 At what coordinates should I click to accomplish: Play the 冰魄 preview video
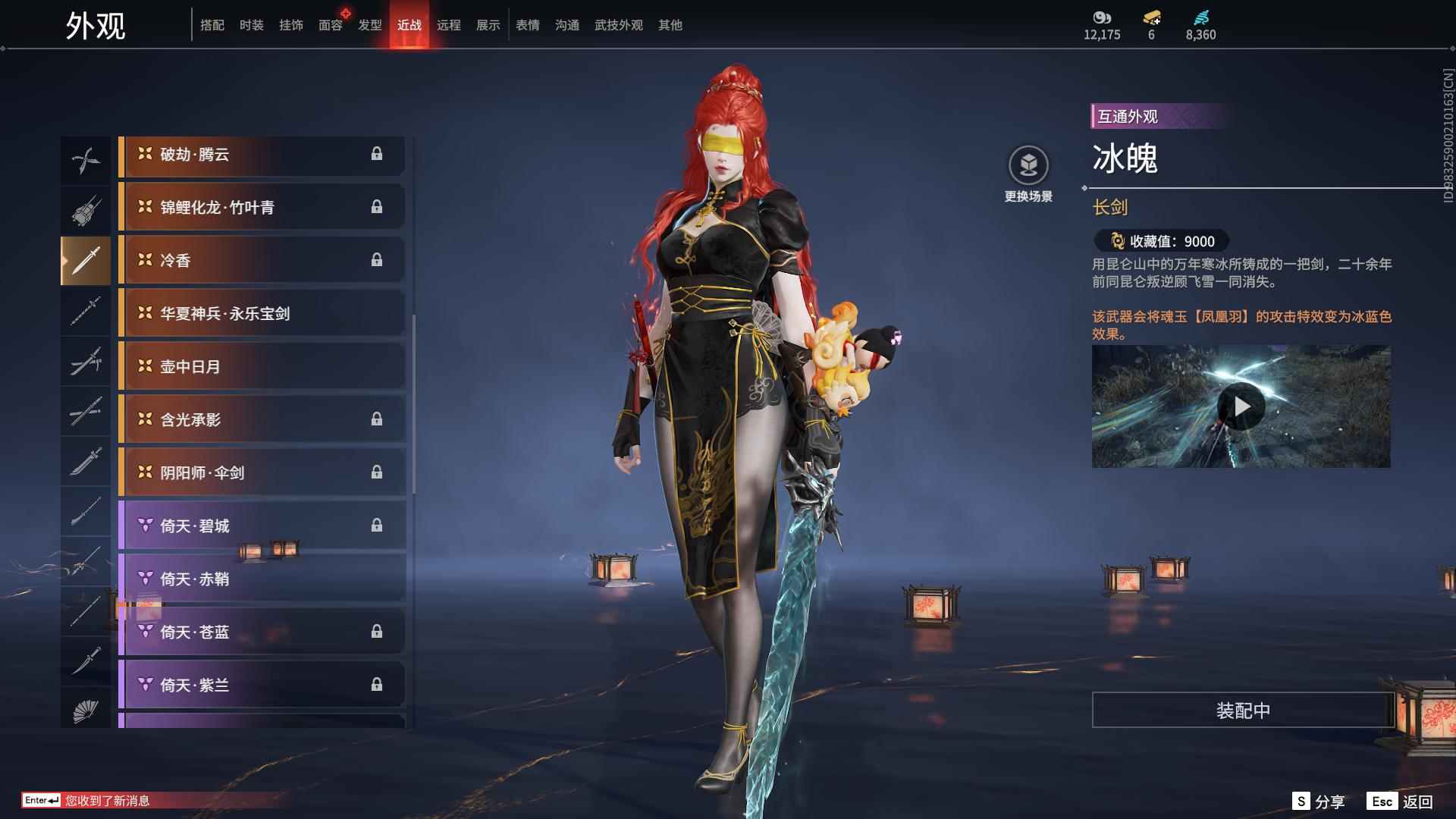click(1241, 407)
